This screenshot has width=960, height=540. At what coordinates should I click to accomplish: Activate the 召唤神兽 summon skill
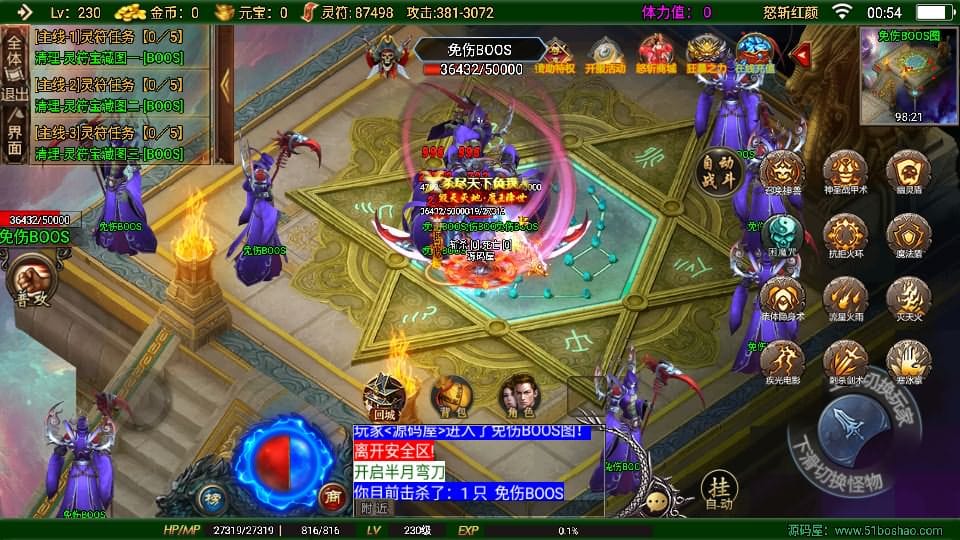point(781,172)
